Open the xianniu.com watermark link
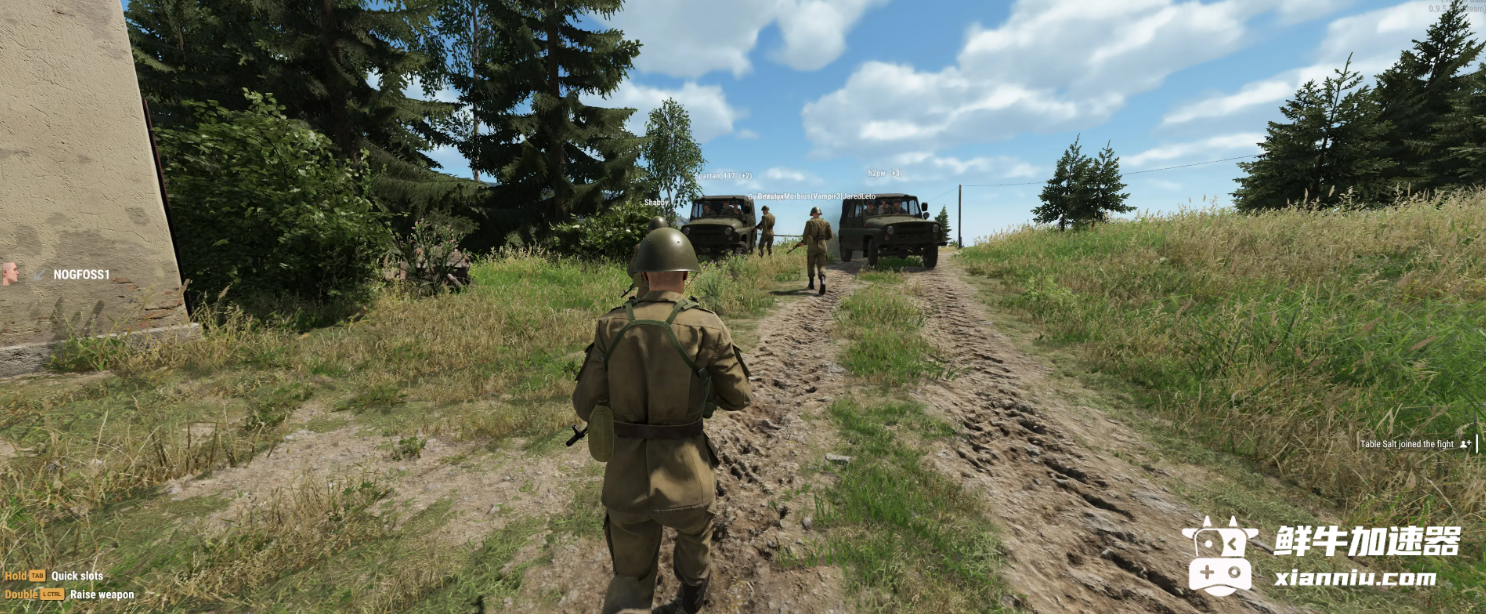This screenshot has height=614, width=1486. pyautogui.click(x=1355, y=578)
